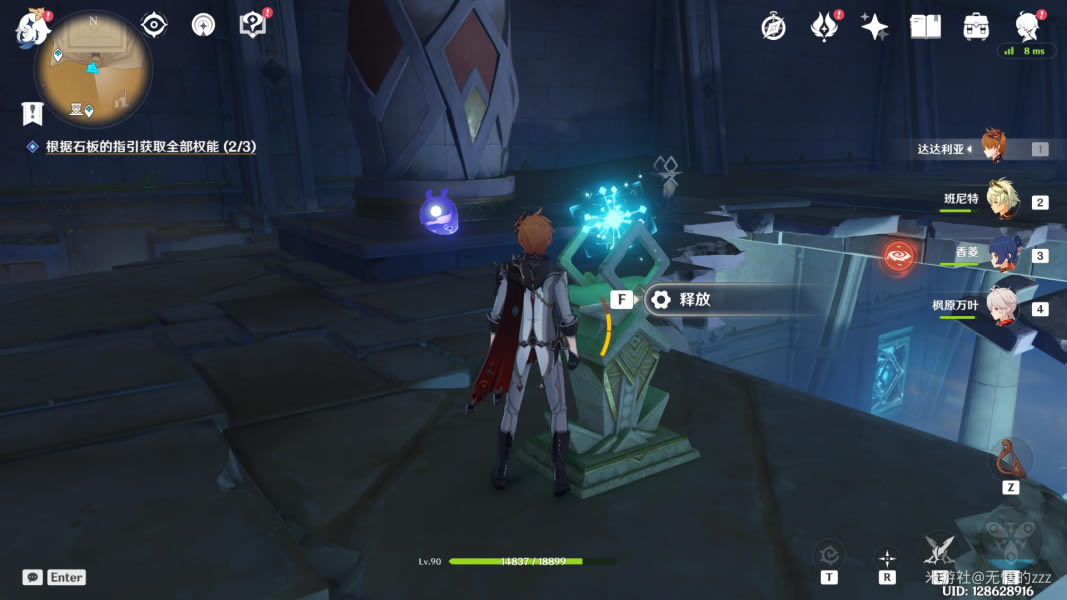Open the Events flame icon

[824, 28]
